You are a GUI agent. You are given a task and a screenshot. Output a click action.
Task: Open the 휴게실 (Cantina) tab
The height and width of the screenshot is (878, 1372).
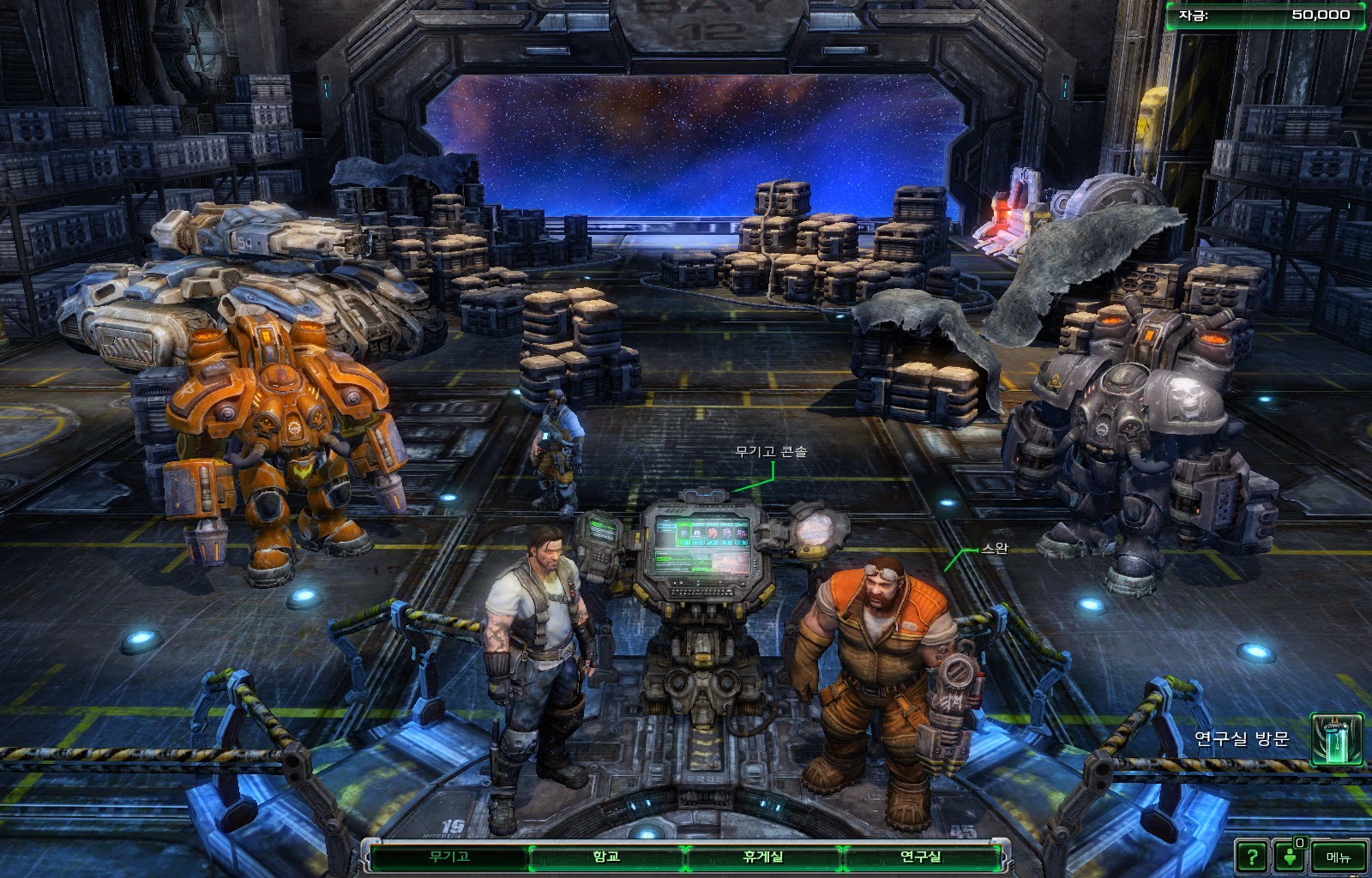pos(763,857)
